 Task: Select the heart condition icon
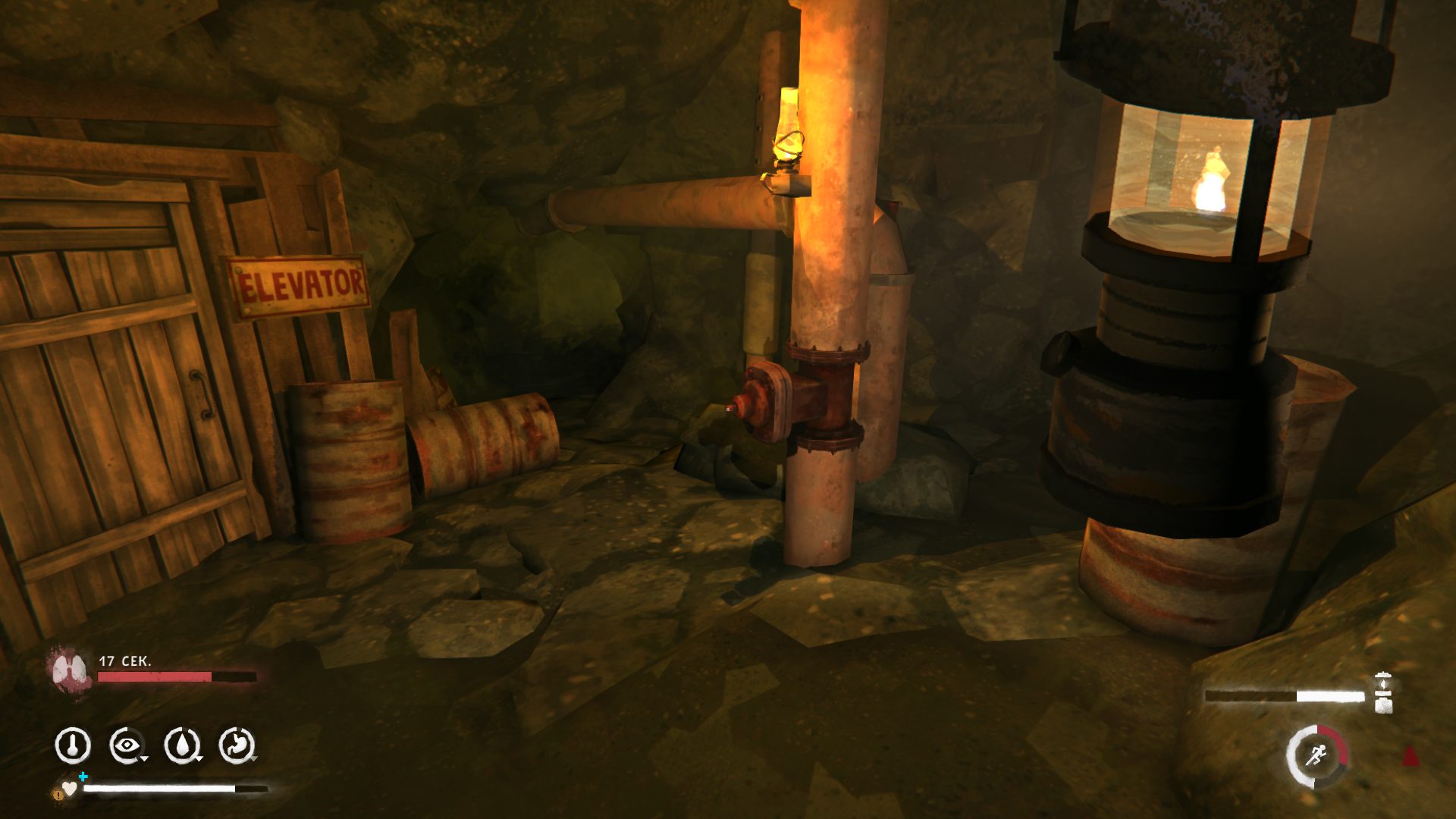pos(70,789)
